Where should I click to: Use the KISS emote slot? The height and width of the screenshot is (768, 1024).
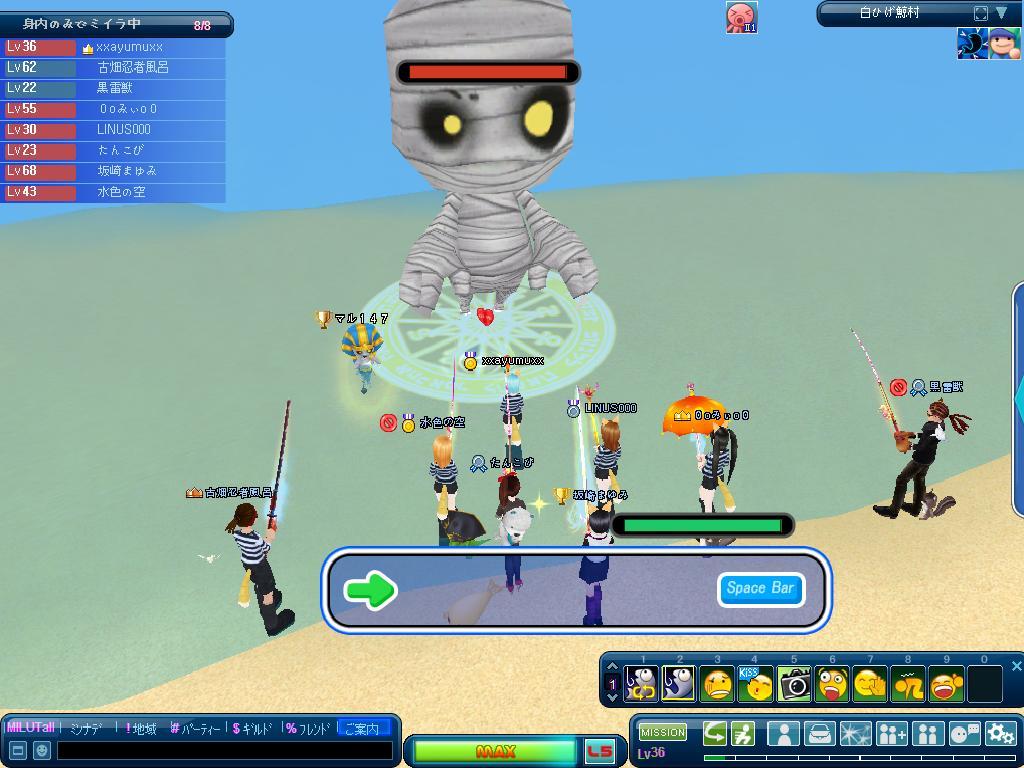click(756, 684)
